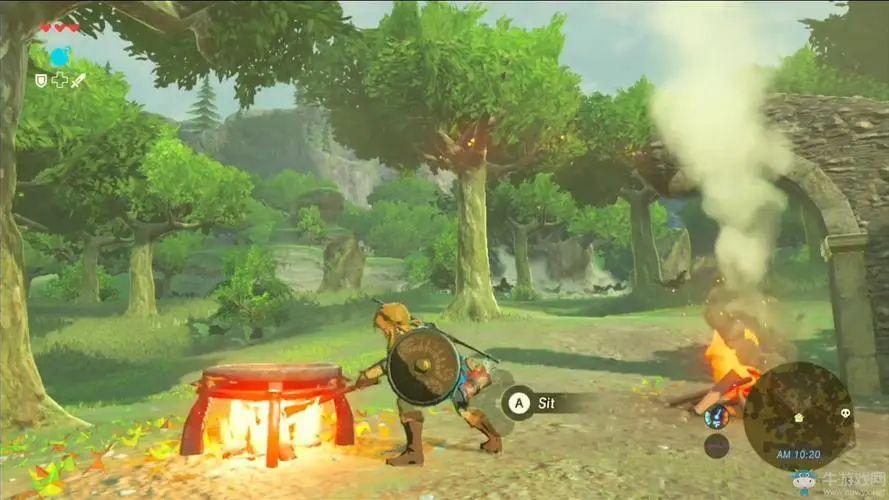Click the temperature gauge beside the minimap
The width and height of the screenshot is (889, 500).
click(716, 416)
